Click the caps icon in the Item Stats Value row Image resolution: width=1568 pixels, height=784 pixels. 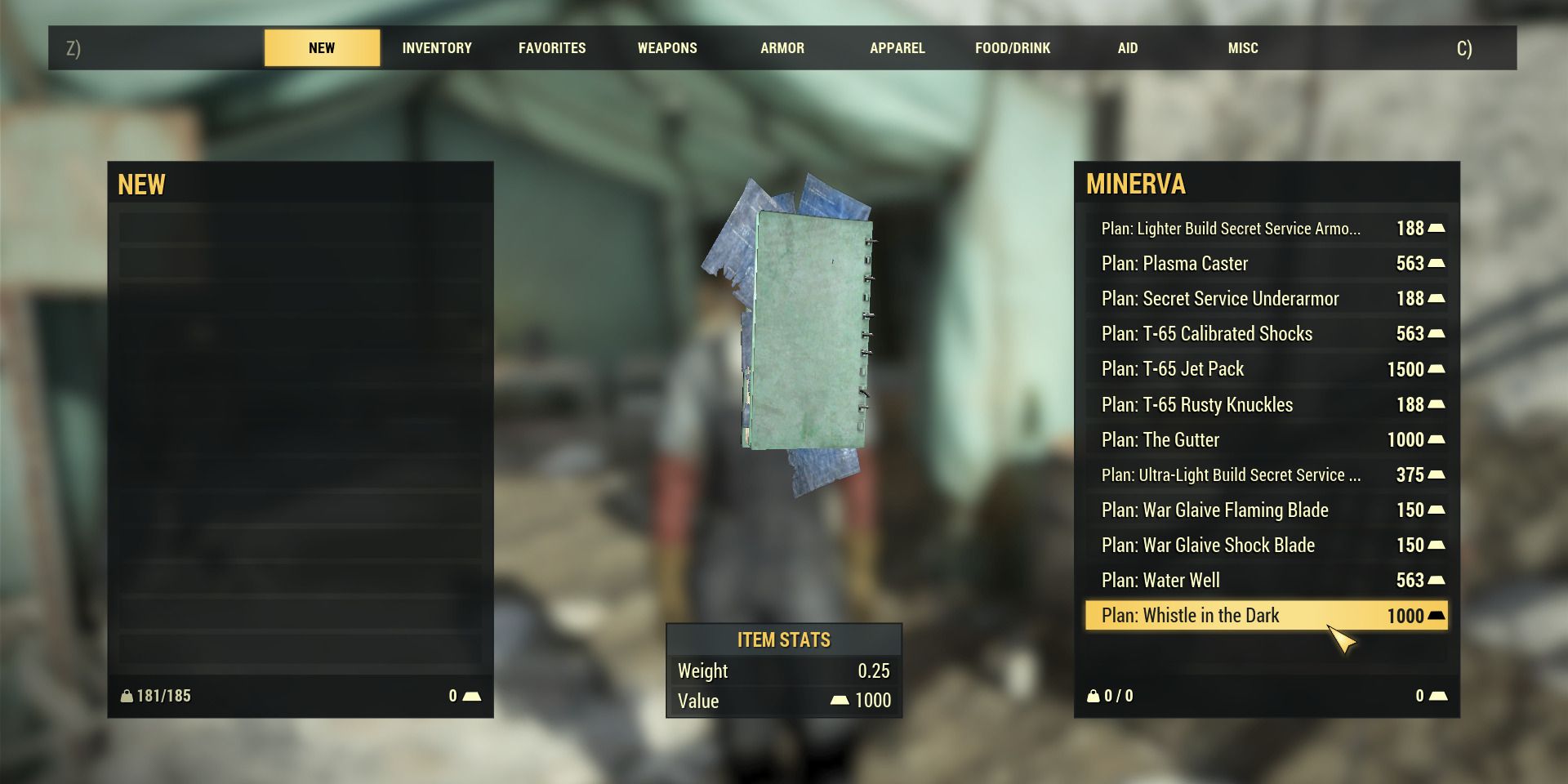(840, 701)
